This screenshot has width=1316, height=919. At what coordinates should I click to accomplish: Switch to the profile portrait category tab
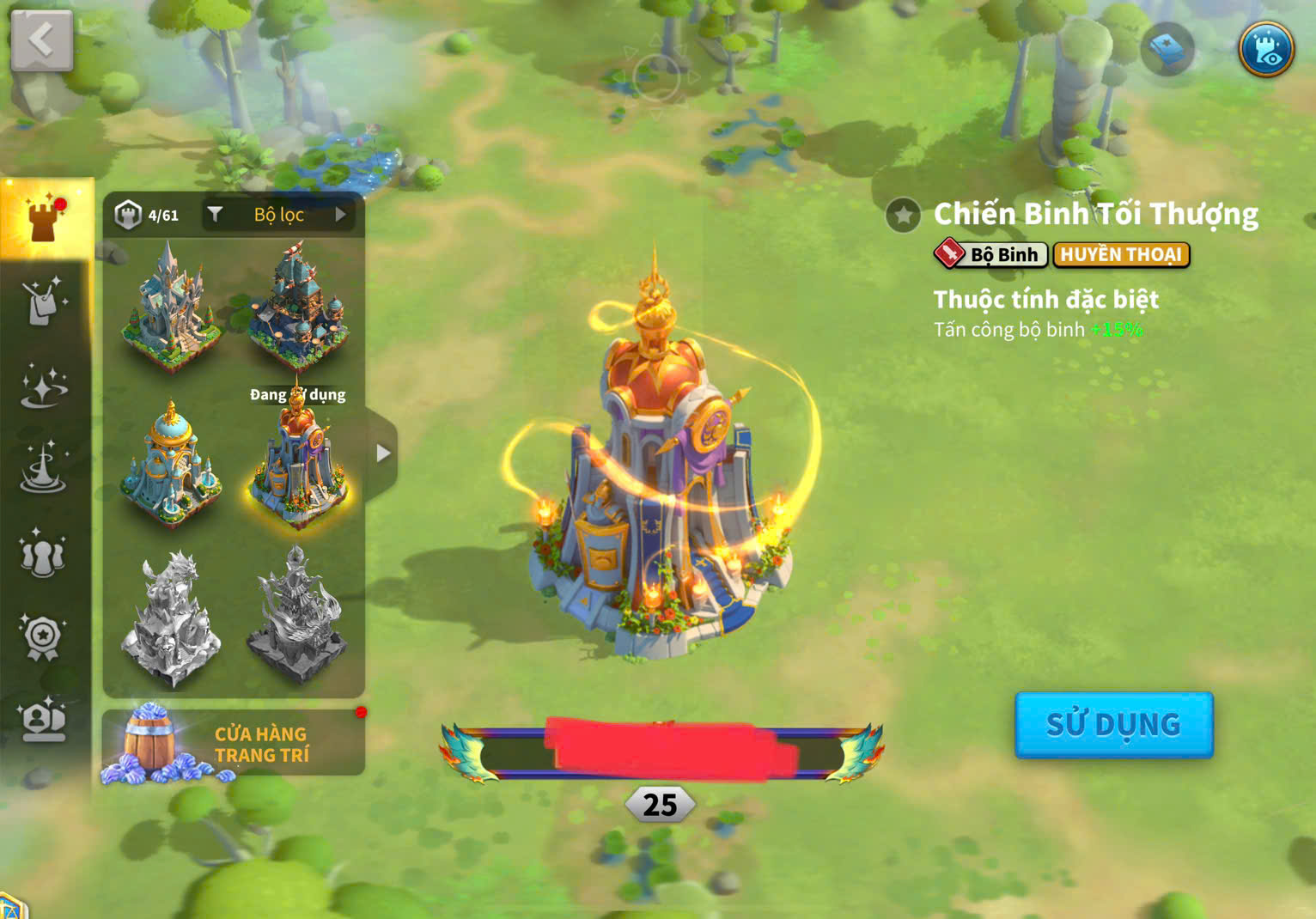pyautogui.click(x=43, y=720)
